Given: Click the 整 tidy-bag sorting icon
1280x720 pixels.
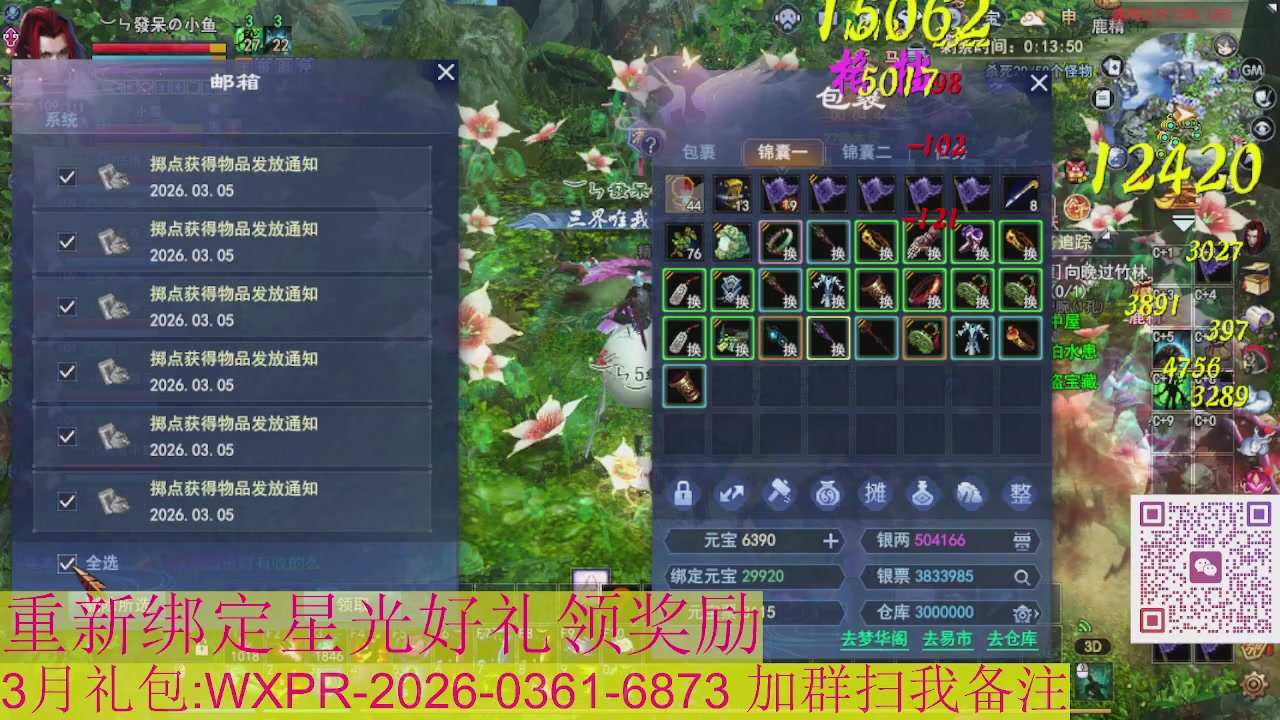Looking at the screenshot, I should [x=1019, y=493].
